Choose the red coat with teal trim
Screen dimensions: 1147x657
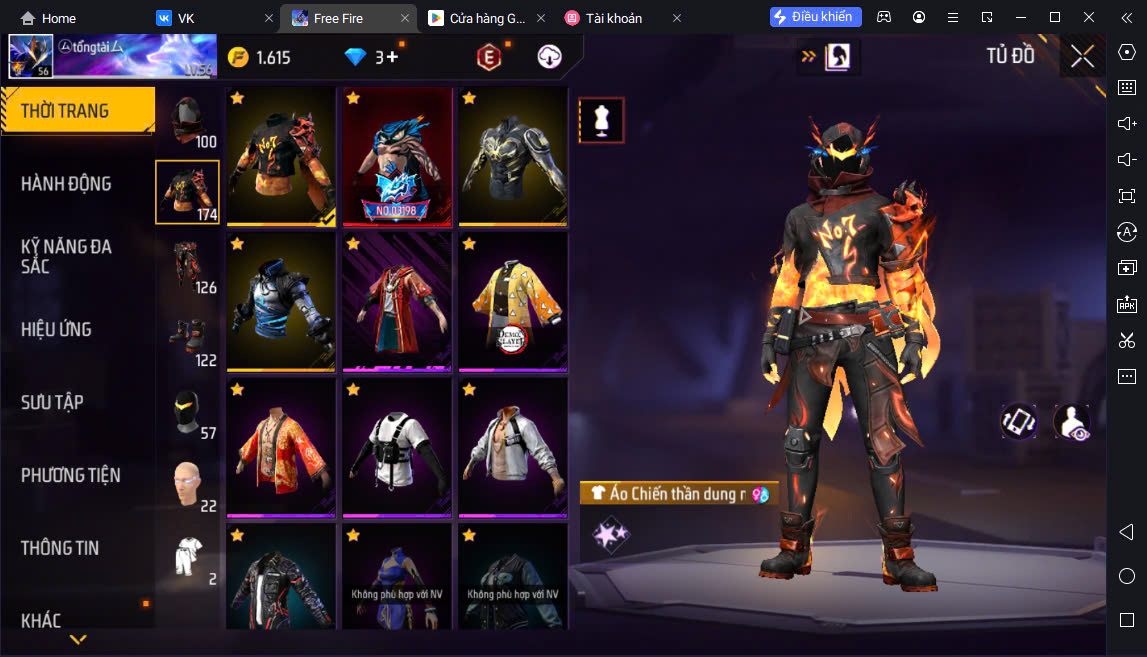click(x=397, y=301)
